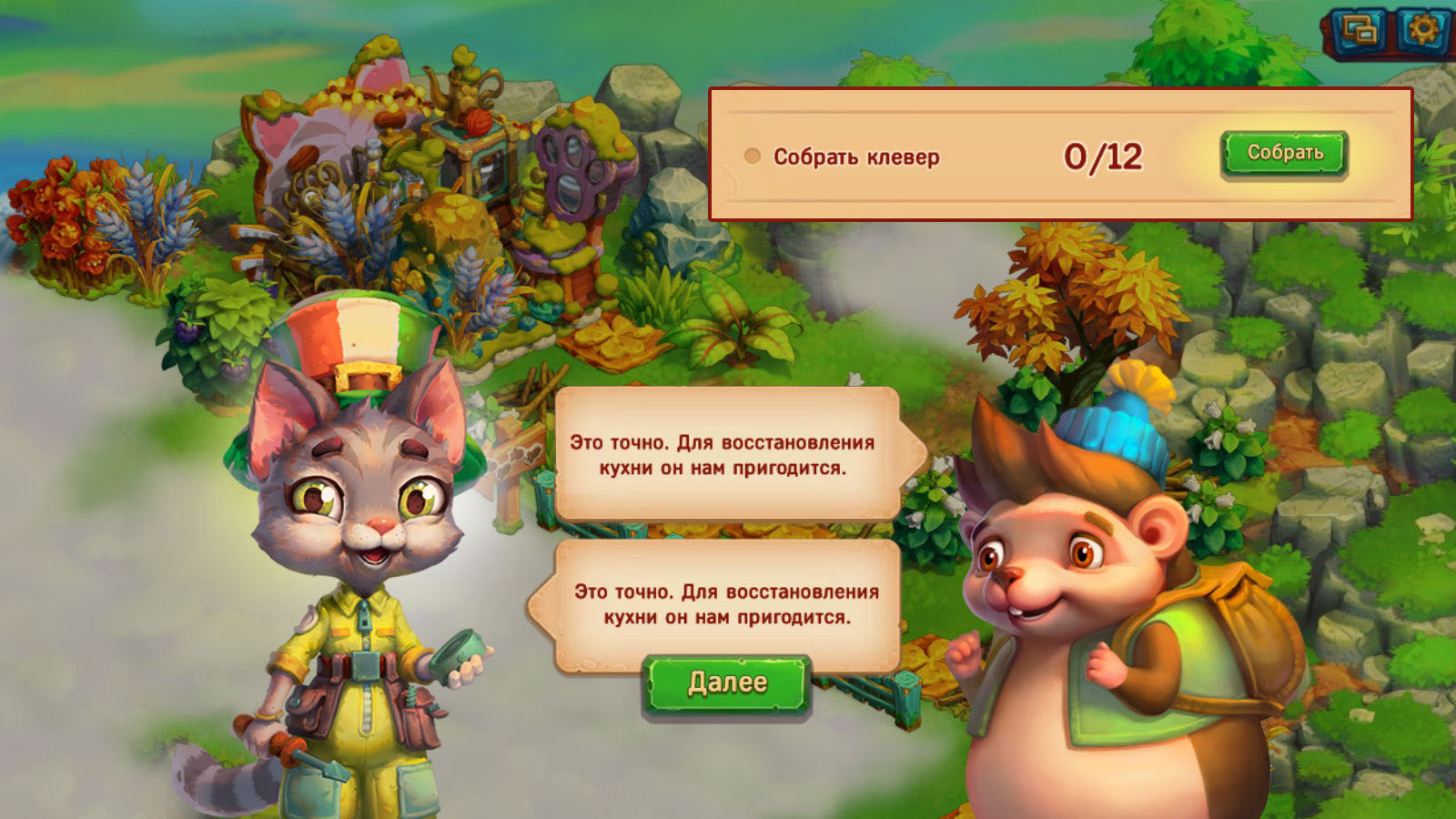The width and height of the screenshot is (1456, 819).
Task: Toggle the window mode icon
Action: 1360,32
